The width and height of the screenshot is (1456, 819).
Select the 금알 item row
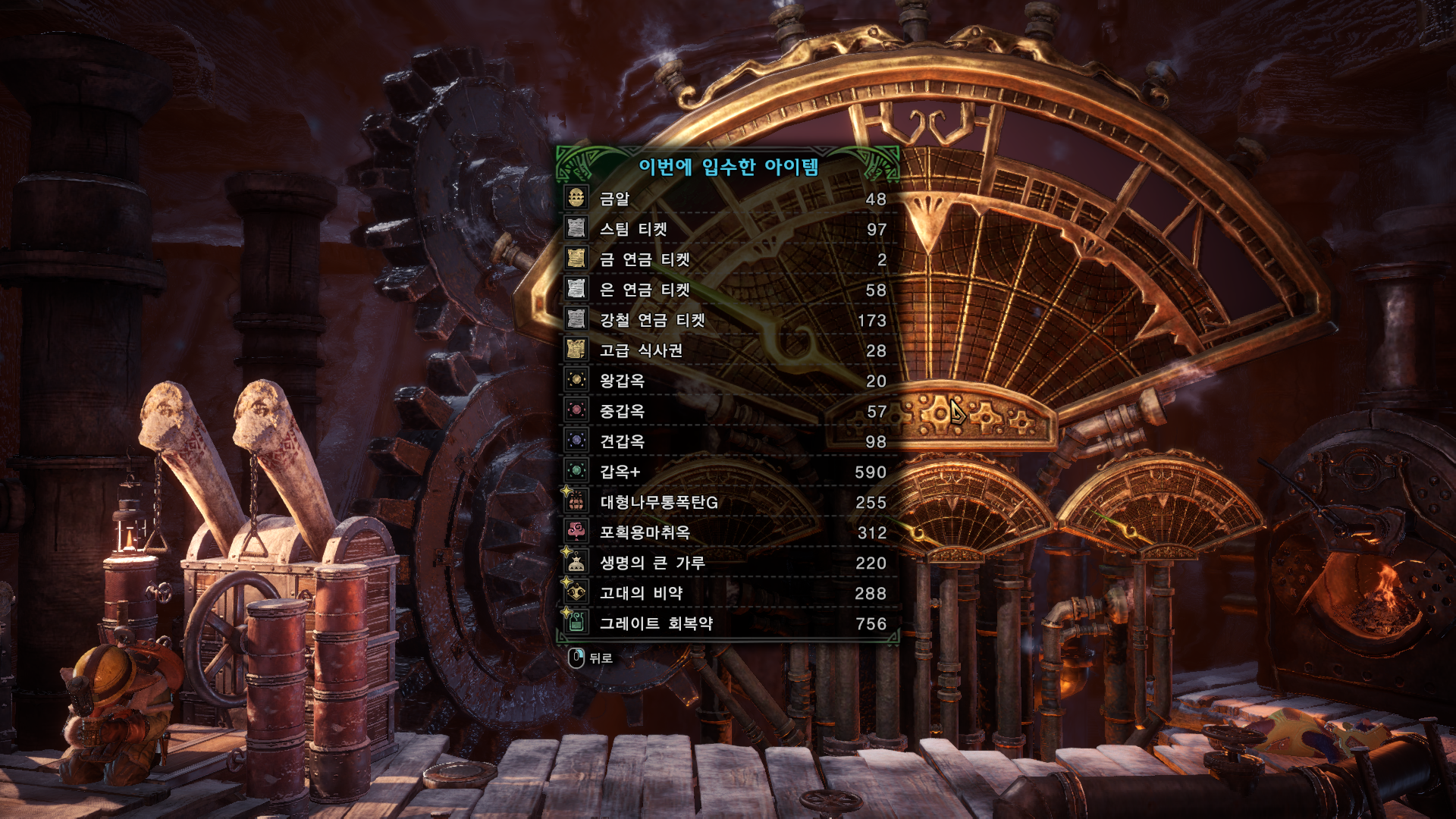(728, 199)
